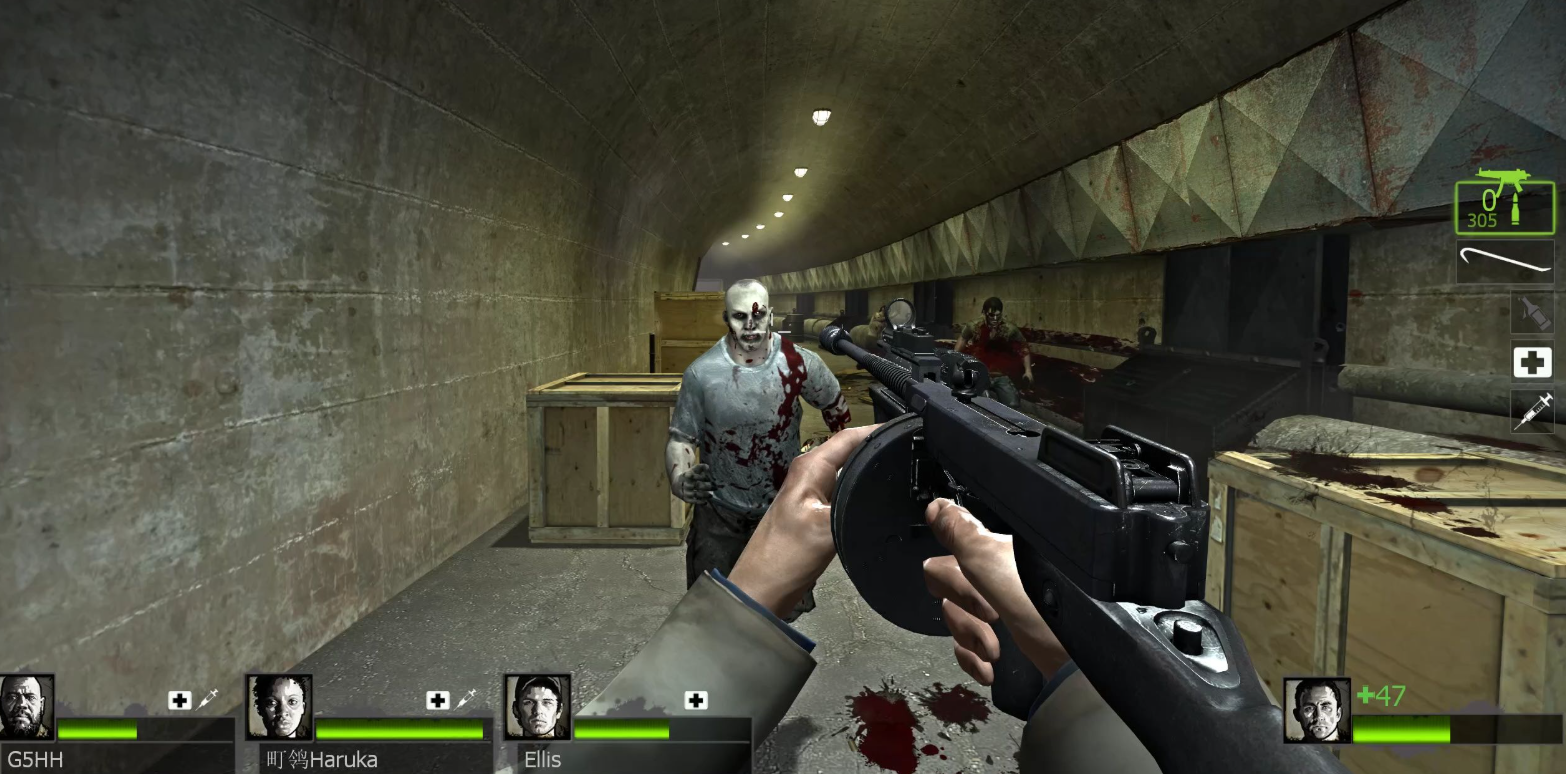Click the syringe icon above Haruka's health
Image resolution: width=1566 pixels, height=774 pixels.
465,700
